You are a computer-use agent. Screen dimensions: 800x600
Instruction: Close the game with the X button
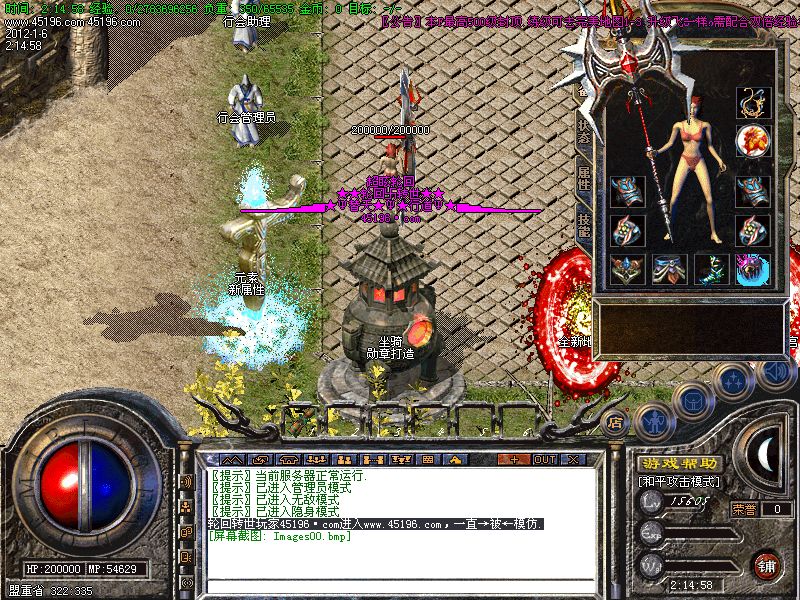coord(573,459)
